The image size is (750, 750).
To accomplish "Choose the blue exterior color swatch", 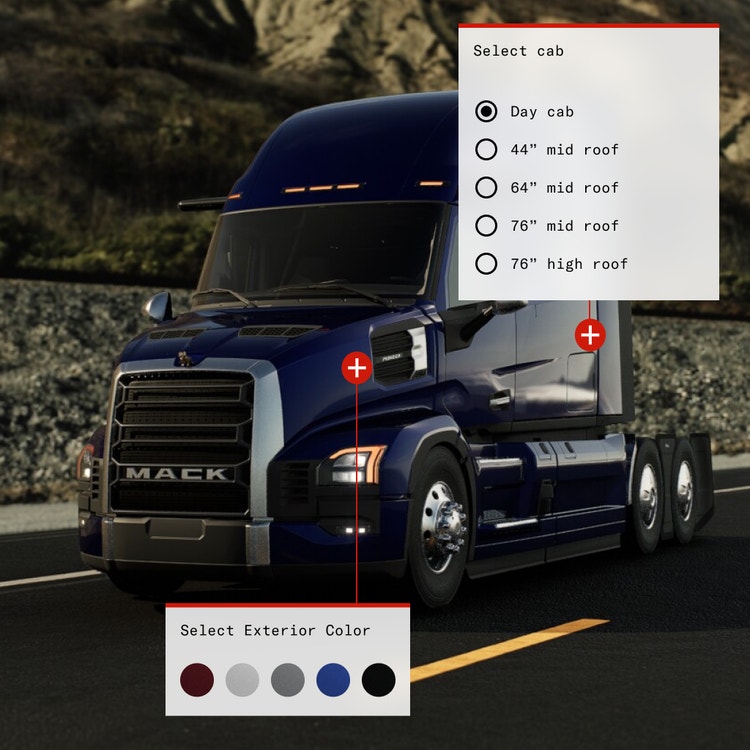I will (333, 680).
